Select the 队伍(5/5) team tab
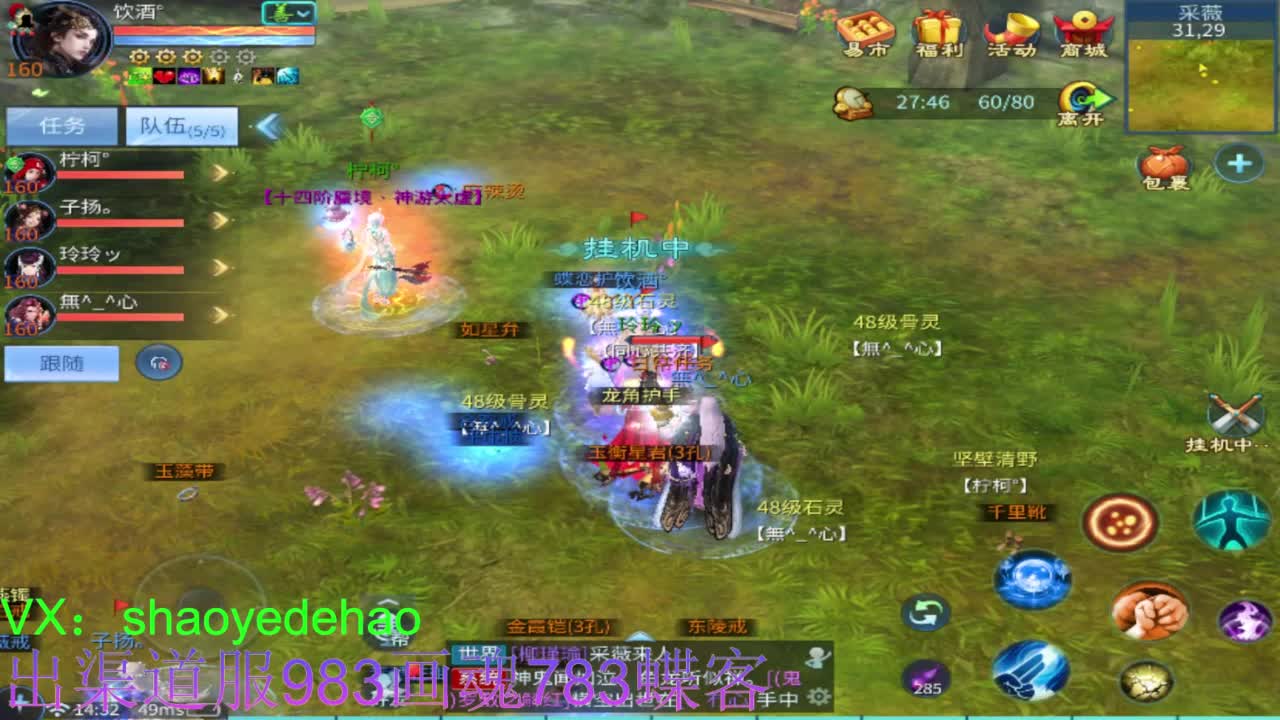The width and height of the screenshot is (1280, 720). (180, 125)
